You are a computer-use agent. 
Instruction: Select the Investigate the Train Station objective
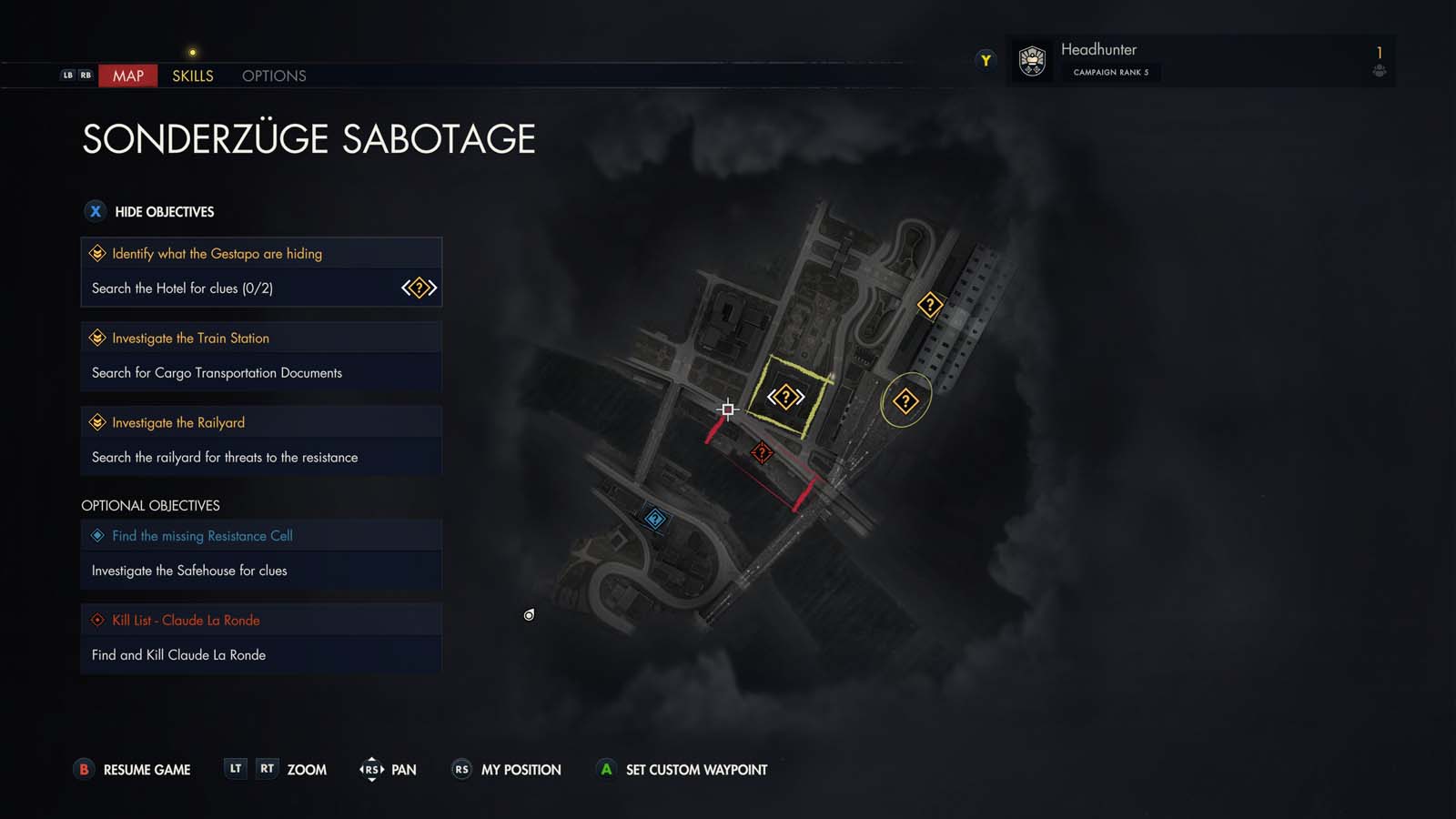pos(189,338)
